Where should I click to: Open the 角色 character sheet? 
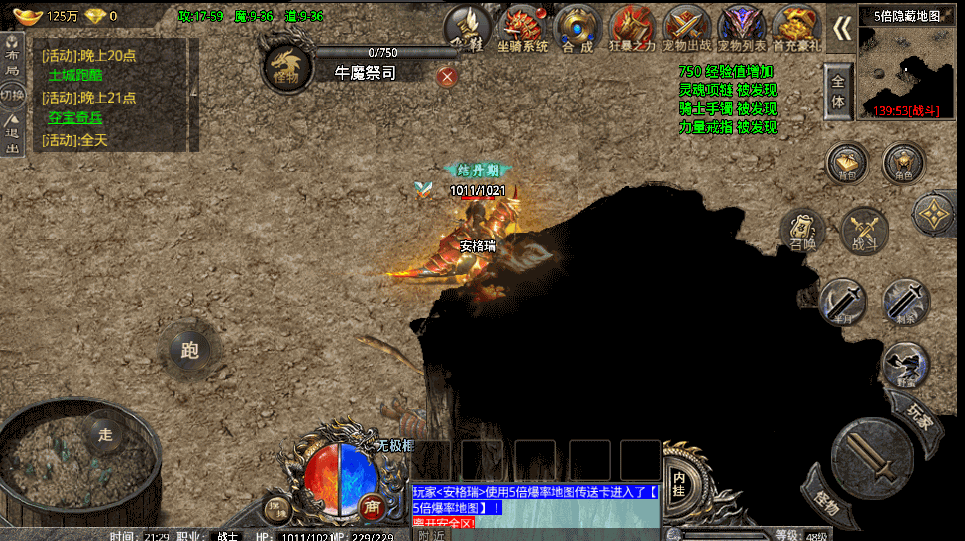(904, 163)
